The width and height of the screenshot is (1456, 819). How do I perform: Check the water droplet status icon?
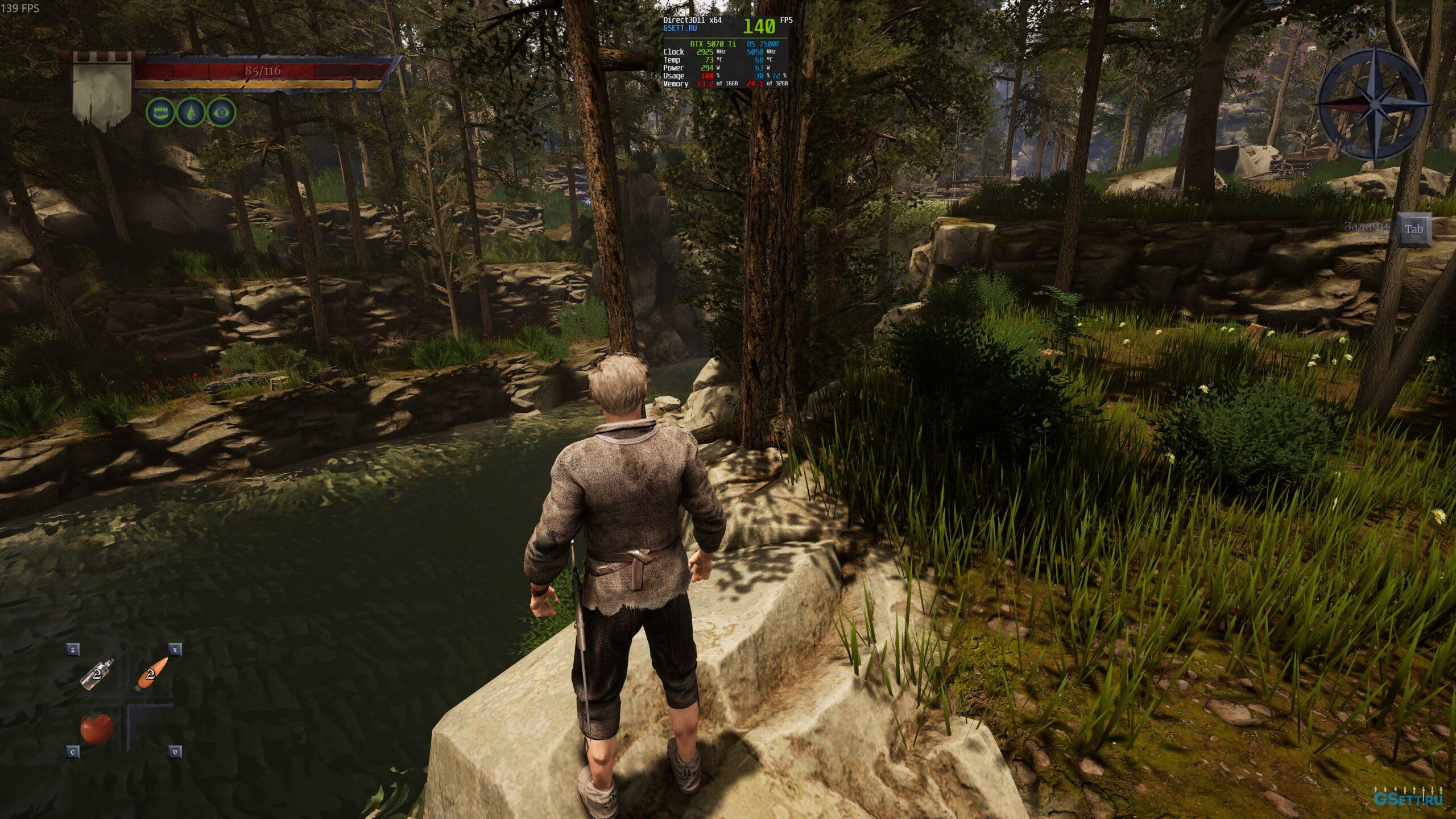click(x=191, y=112)
